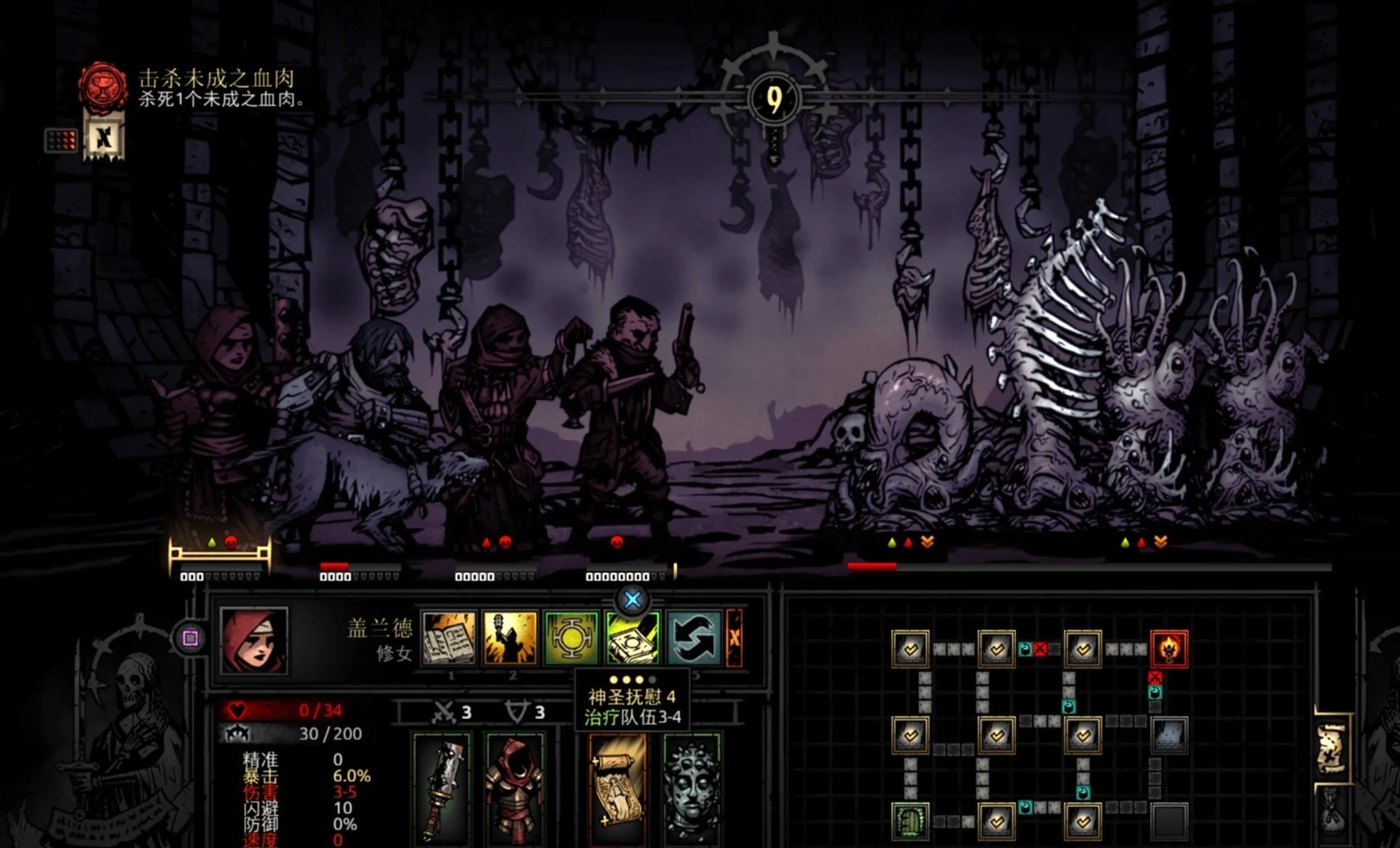
Task: Switch to the map scroll tab
Action: (x=1331, y=750)
